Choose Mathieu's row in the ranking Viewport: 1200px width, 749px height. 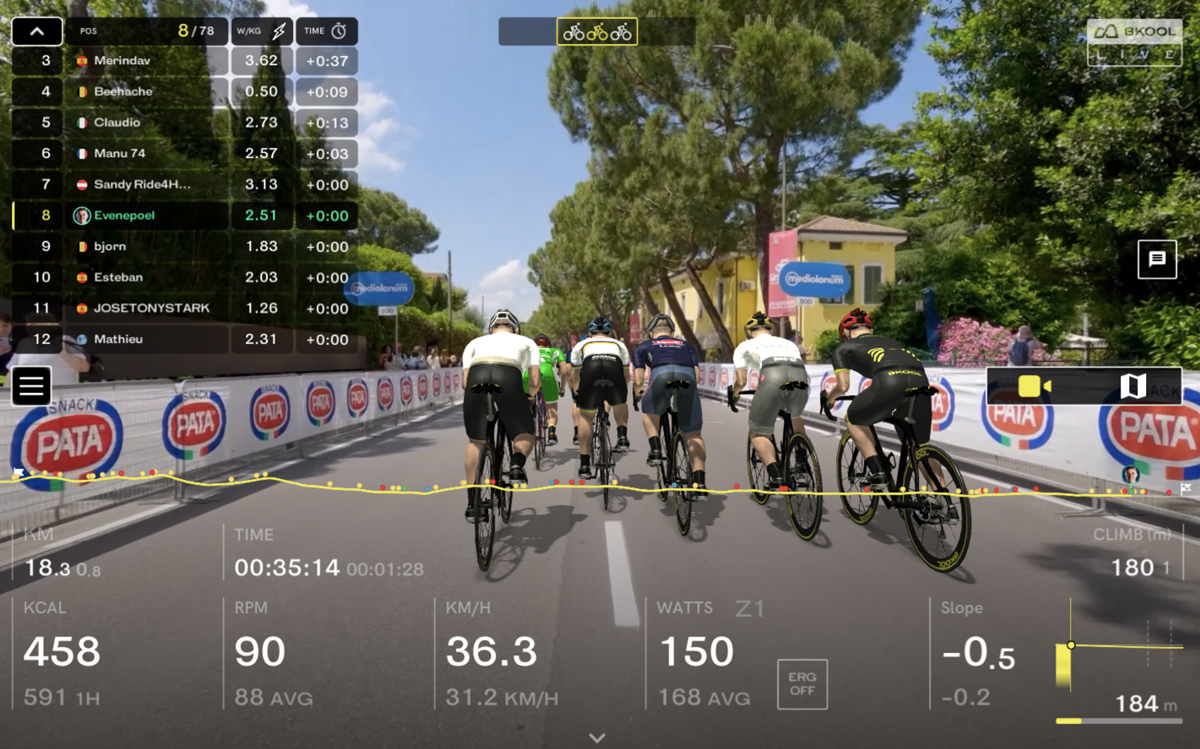tap(150, 340)
